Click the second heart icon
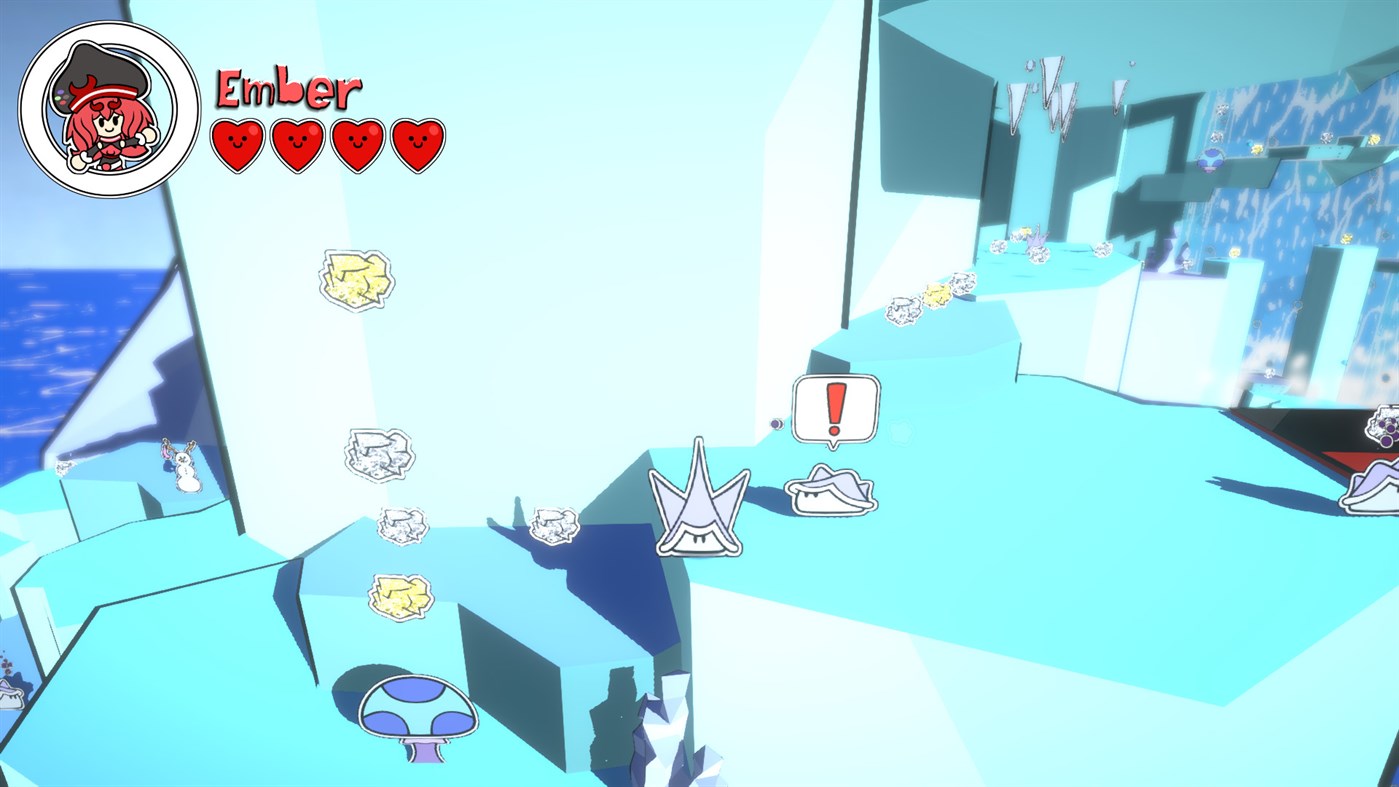This screenshot has height=787, width=1399. [297, 143]
